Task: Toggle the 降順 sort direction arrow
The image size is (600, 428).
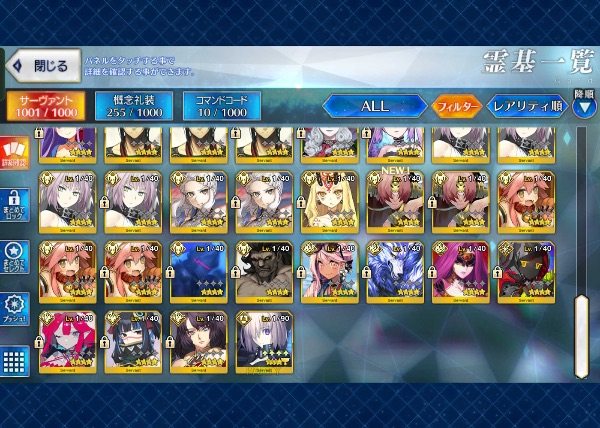Action: click(x=584, y=107)
